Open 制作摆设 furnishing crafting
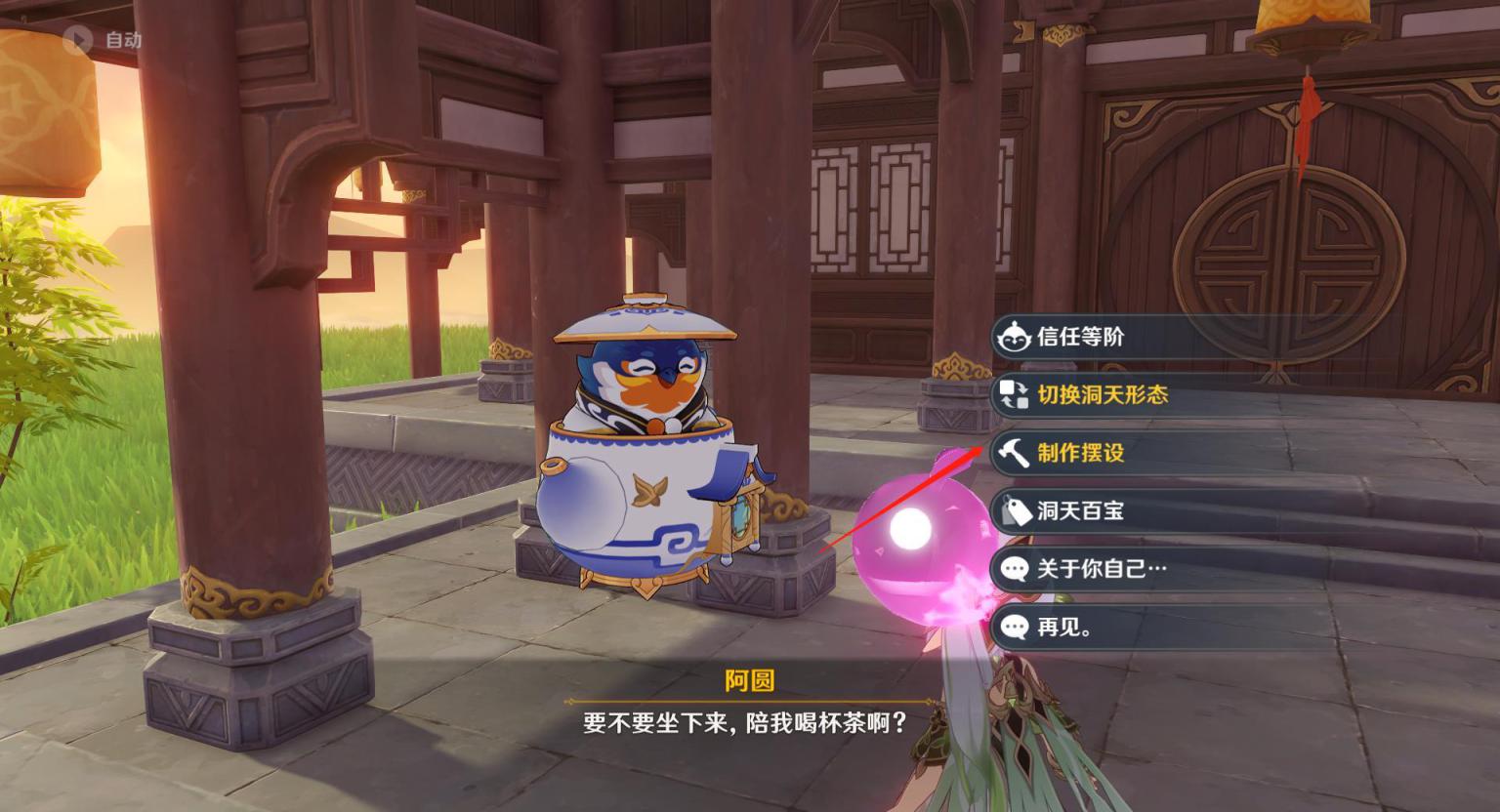1500x812 pixels. click(x=1080, y=453)
